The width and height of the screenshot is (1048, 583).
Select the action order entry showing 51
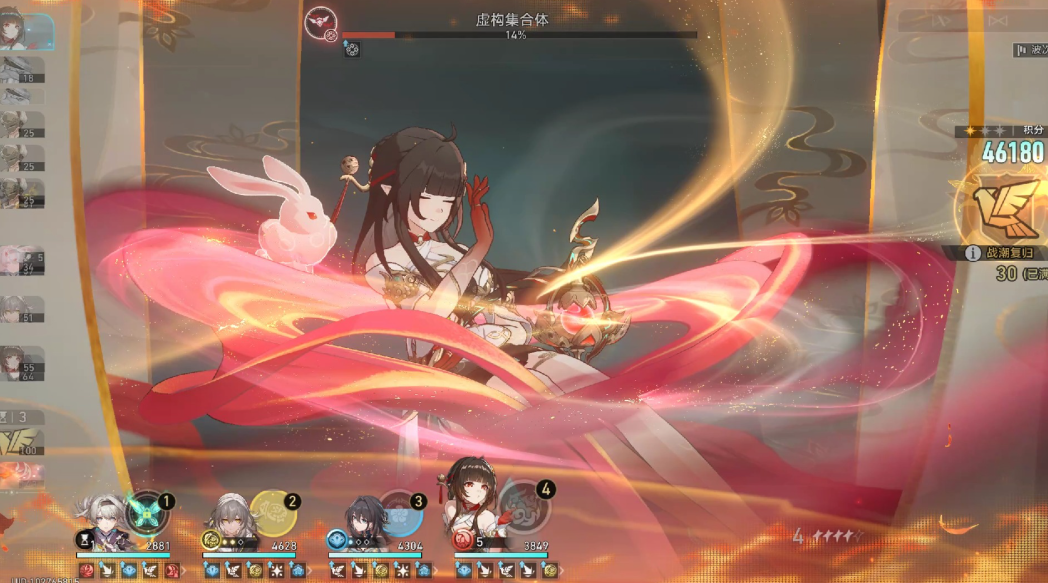click(x=22, y=309)
